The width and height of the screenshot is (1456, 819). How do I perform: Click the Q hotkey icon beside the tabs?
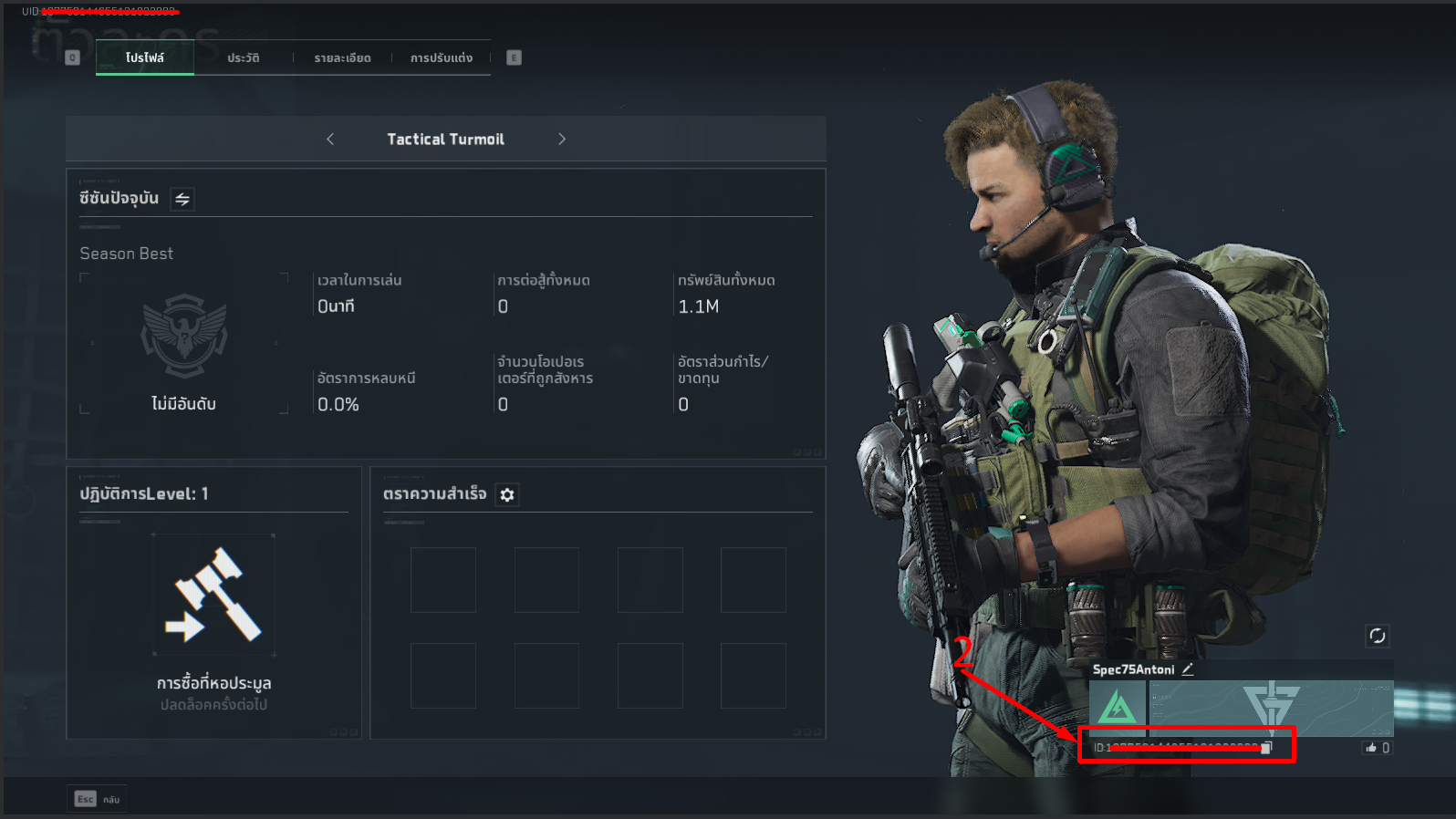pos(71,57)
